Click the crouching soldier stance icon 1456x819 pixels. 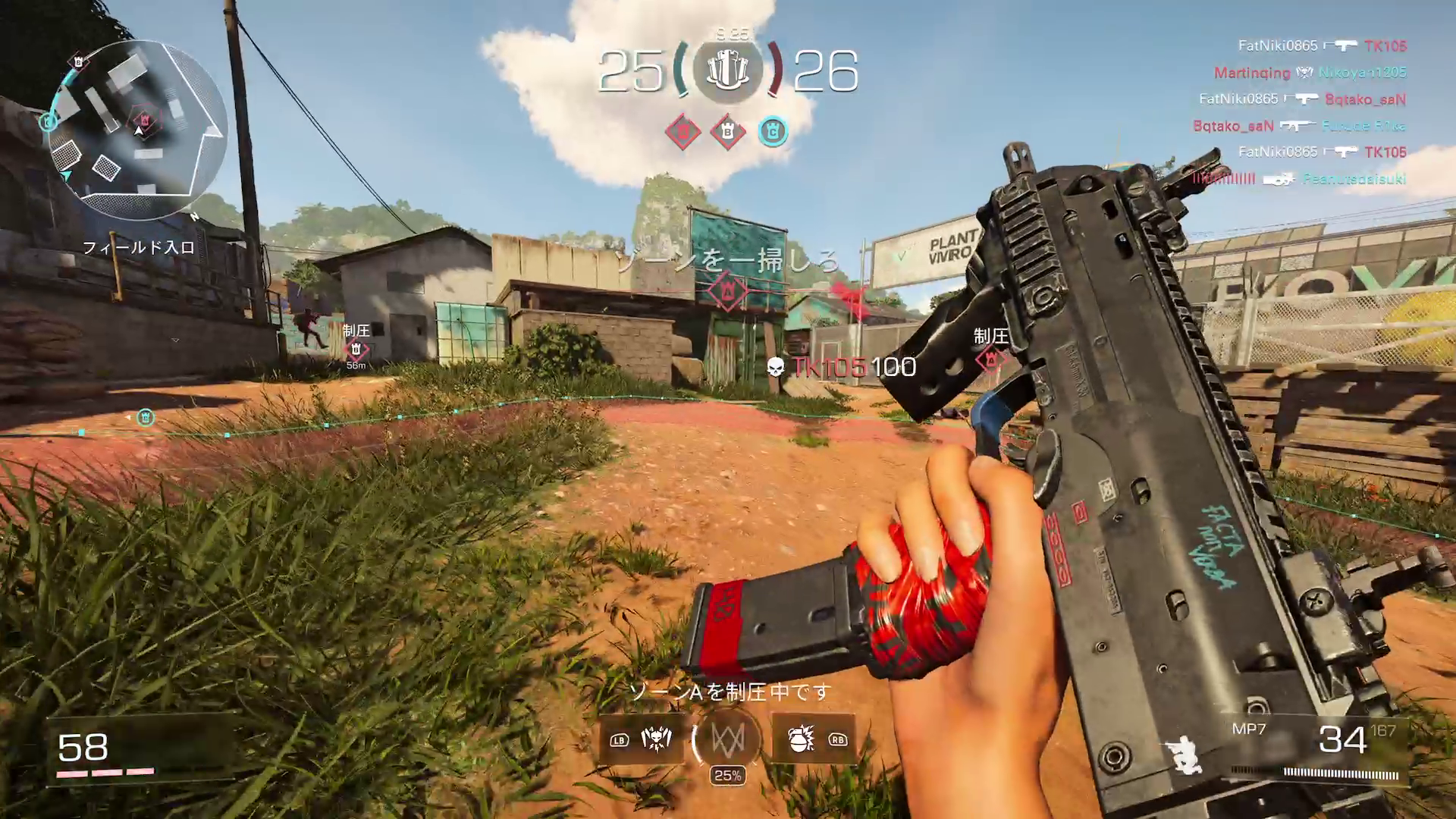click(x=1185, y=752)
